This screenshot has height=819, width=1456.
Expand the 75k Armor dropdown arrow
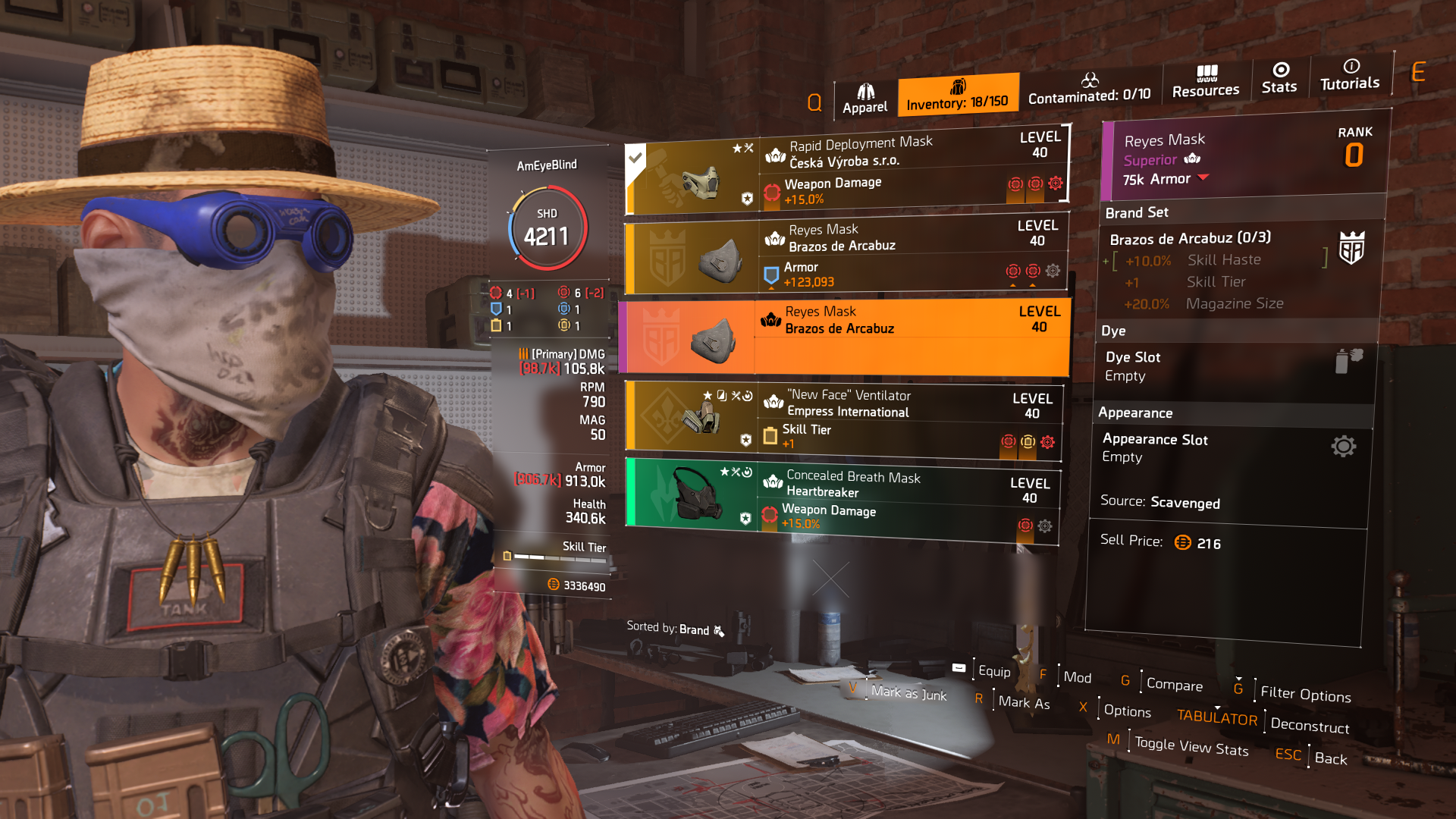(1203, 179)
